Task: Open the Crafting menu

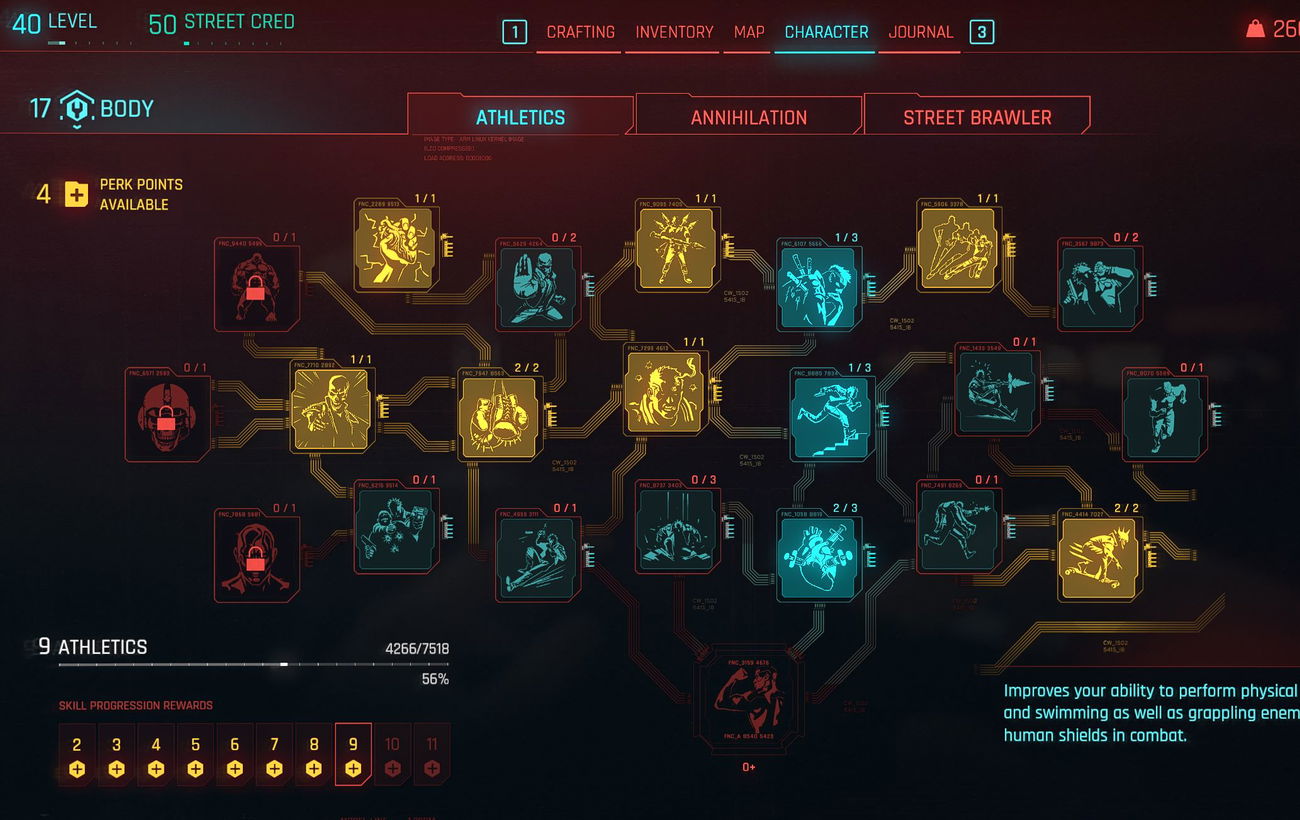Action: tap(580, 32)
